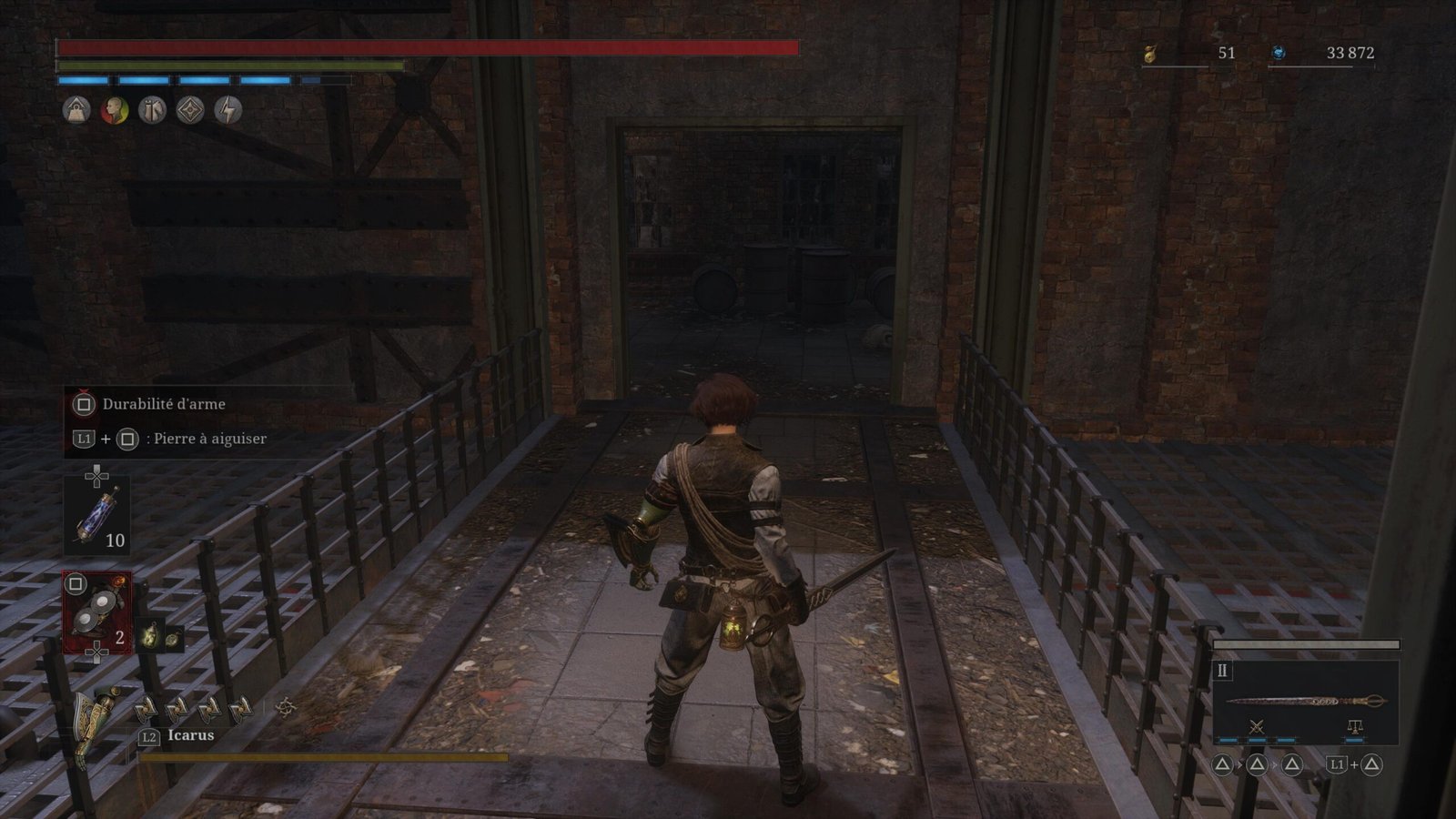Select the chess pieces status icon
1456x819 pixels.
tap(152, 110)
